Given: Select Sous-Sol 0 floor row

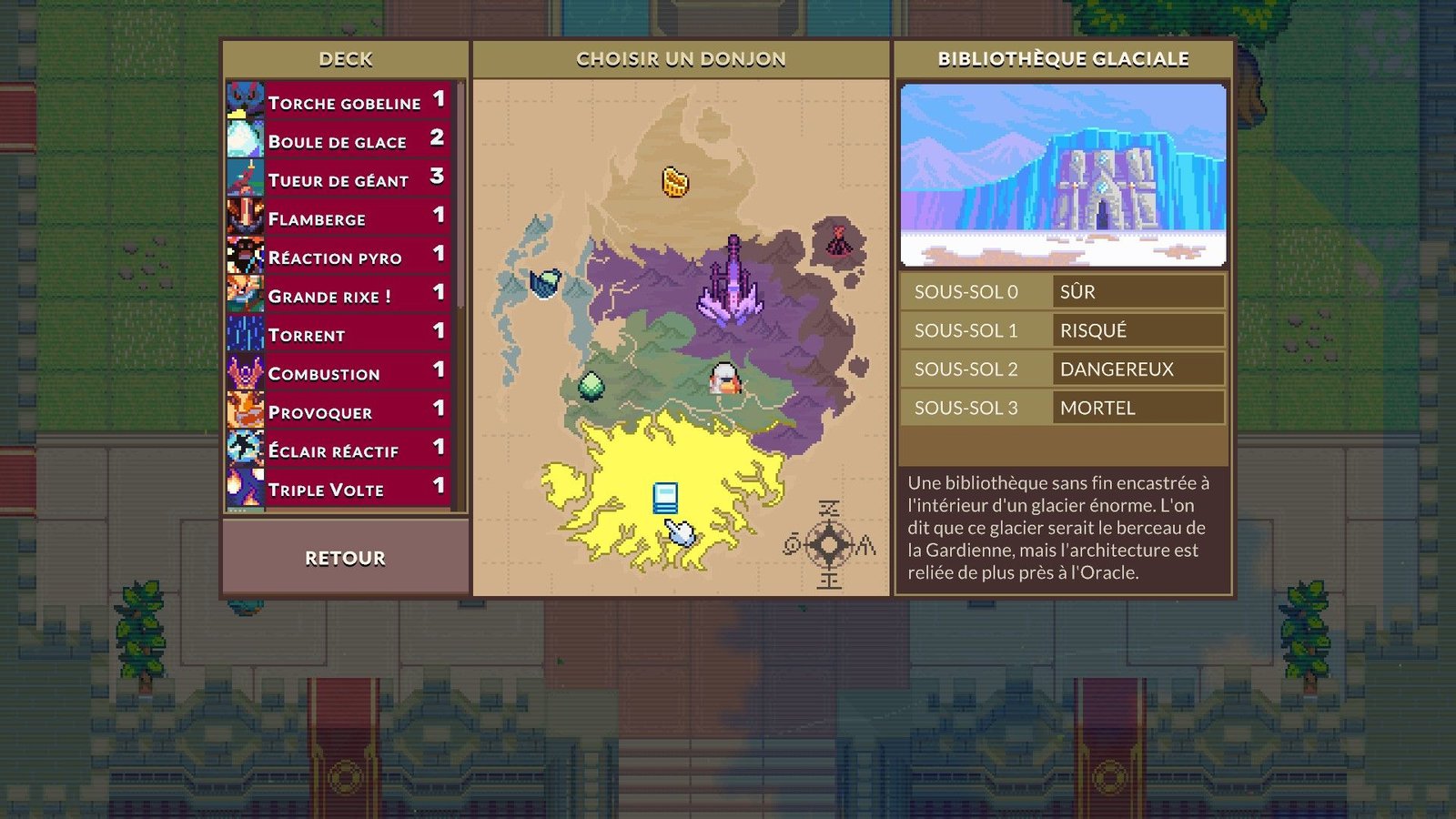Looking at the screenshot, I should tap(1062, 292).
